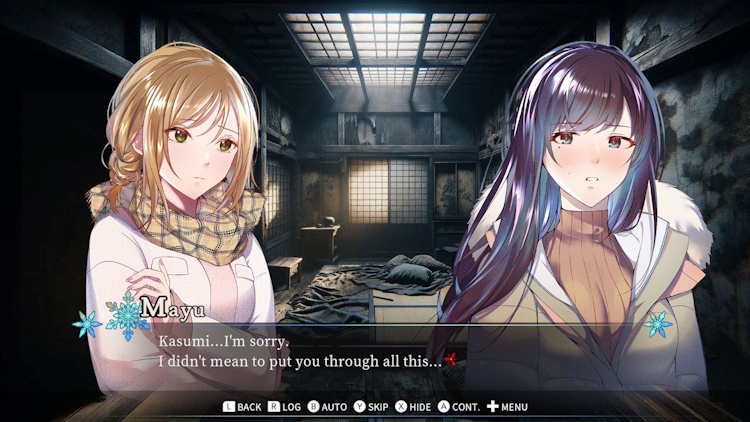Open the MENU from the bottom bar
The width and height of the screenshot is (750, 422).
click(x=507, y=407)
